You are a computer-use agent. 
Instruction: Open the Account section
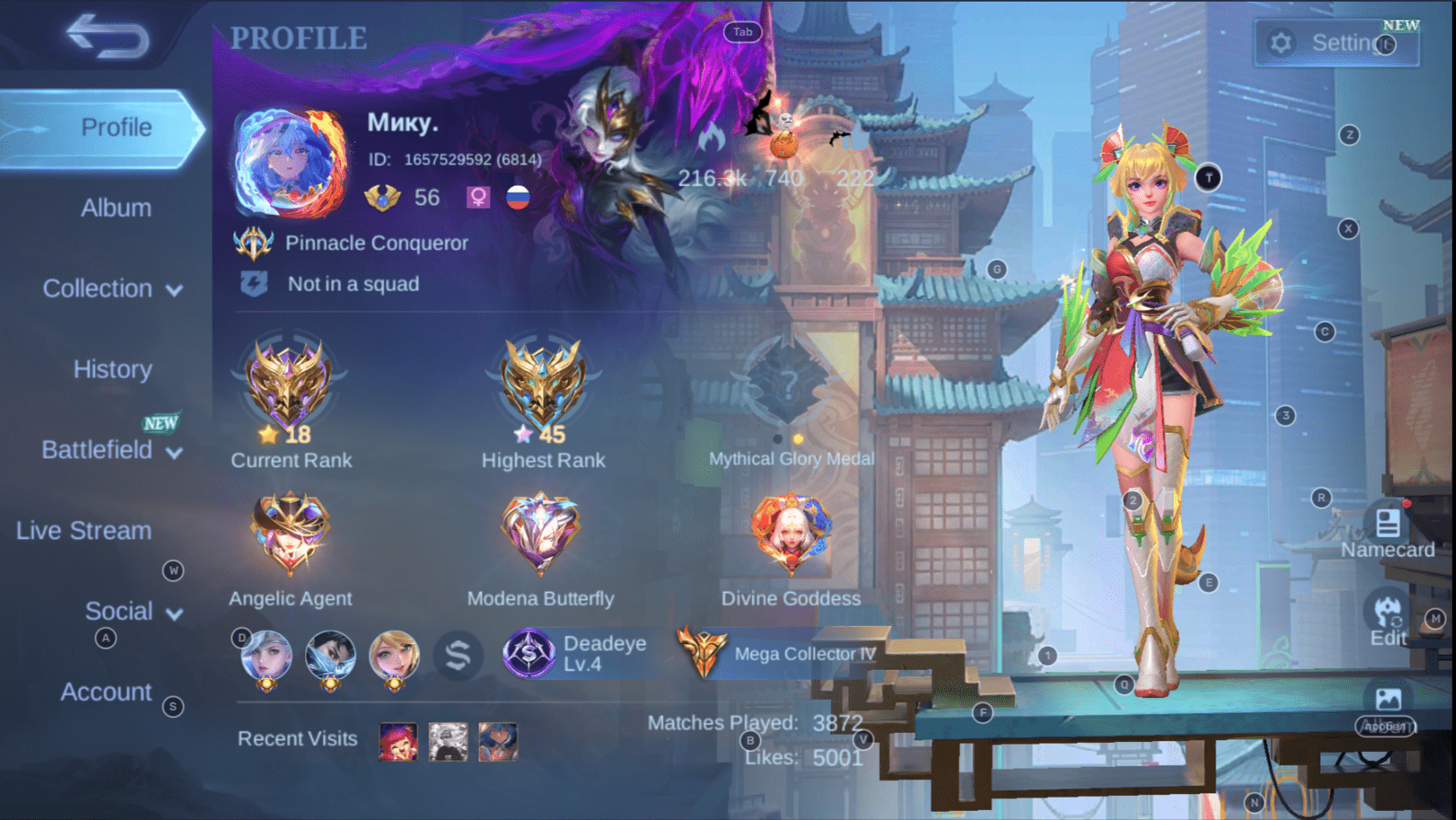tap(106, 691)
